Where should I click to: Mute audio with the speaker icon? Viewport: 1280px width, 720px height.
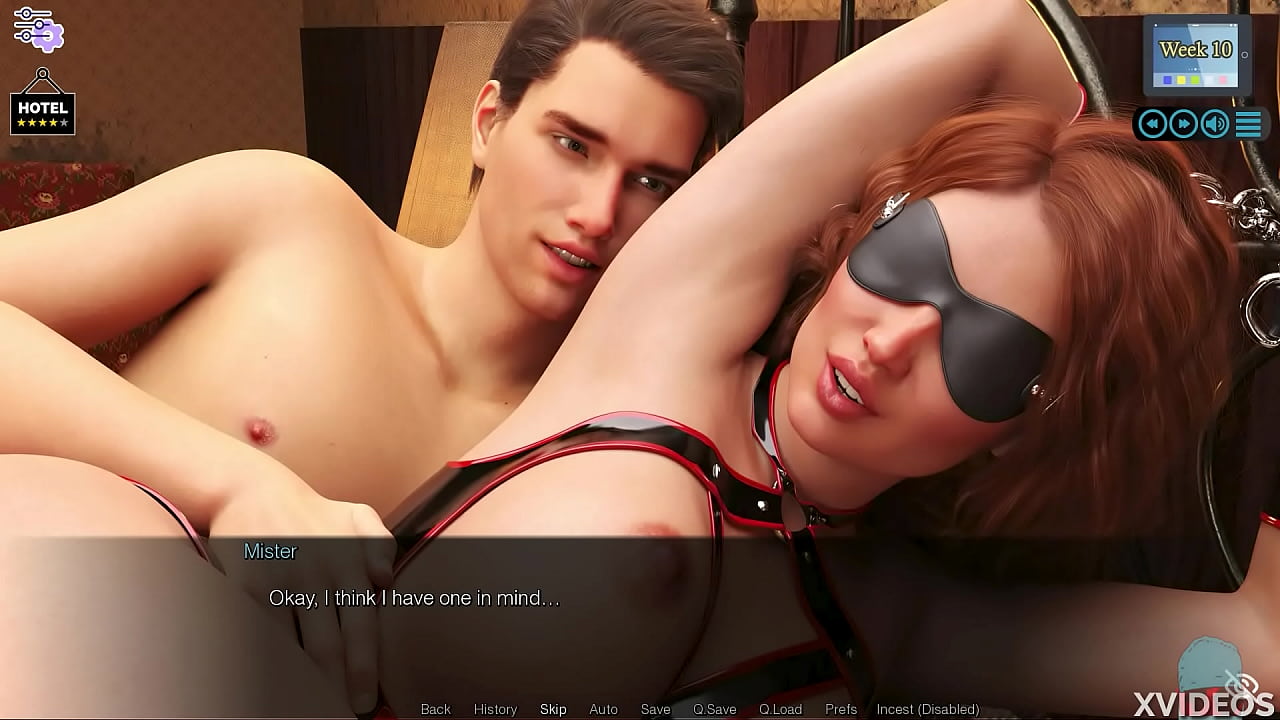point(1214,124)
